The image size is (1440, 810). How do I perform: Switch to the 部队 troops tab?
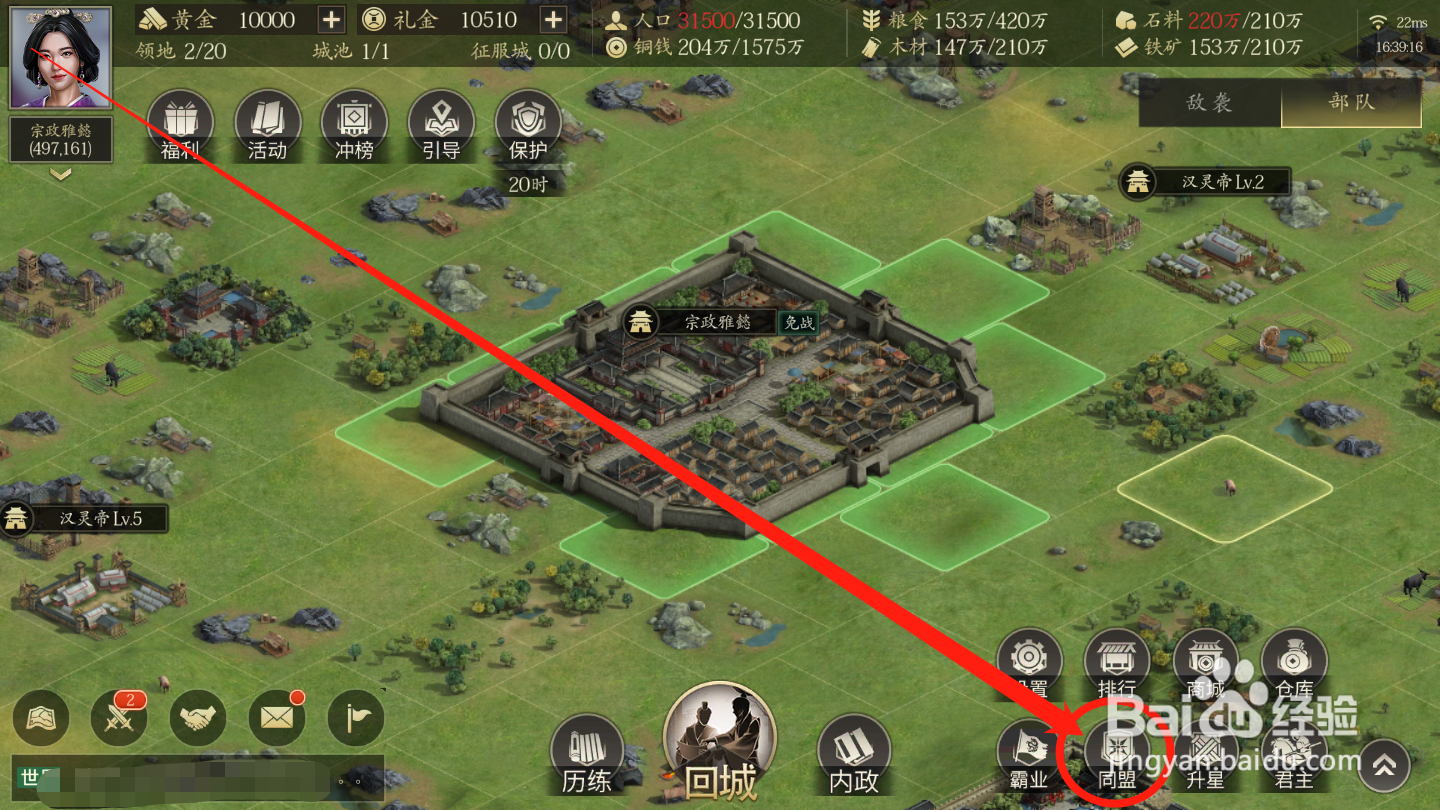[1351, 103]
